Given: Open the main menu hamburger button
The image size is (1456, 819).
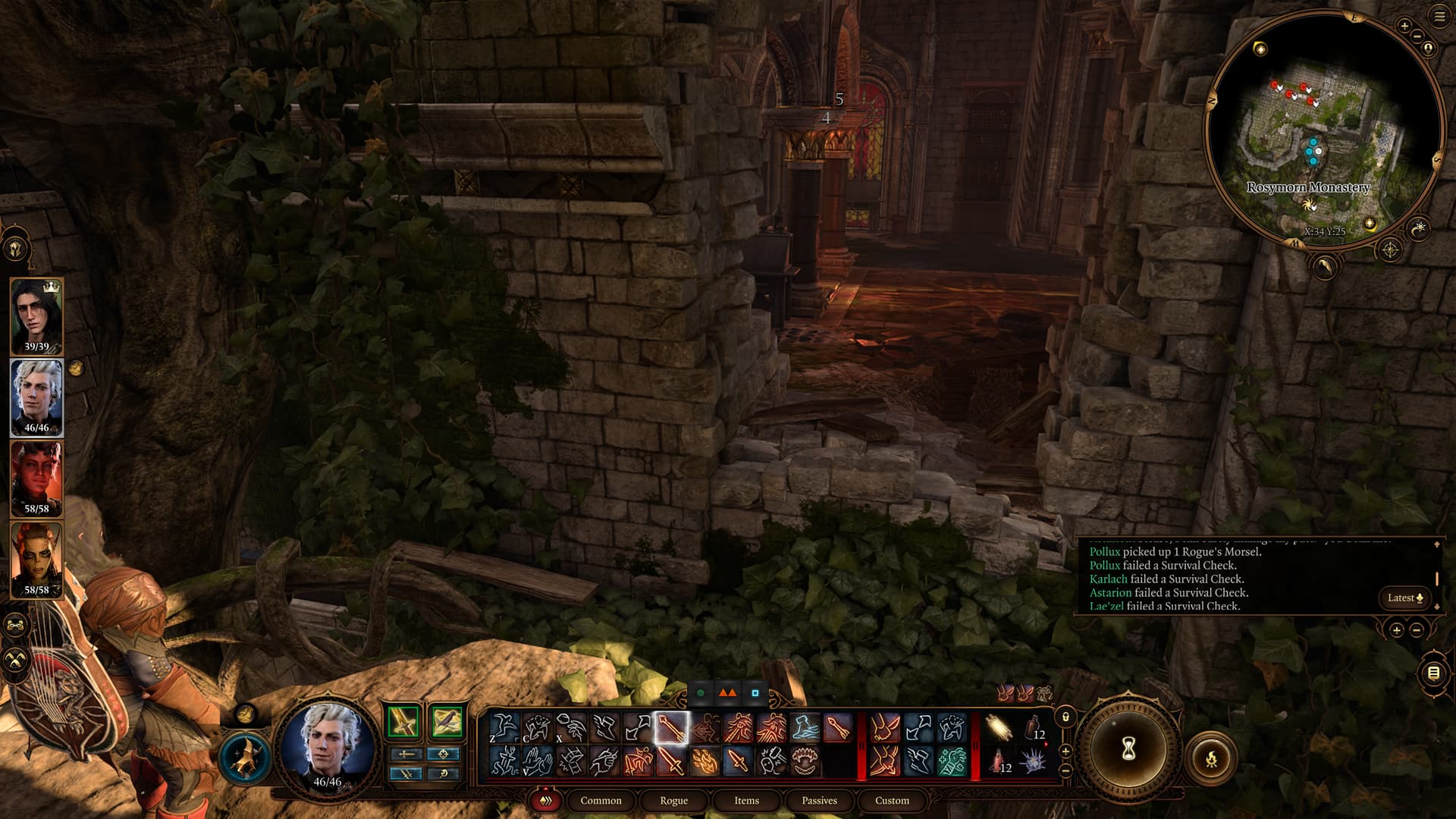Looking at the screenshot, I should (x=1439, y=17).
